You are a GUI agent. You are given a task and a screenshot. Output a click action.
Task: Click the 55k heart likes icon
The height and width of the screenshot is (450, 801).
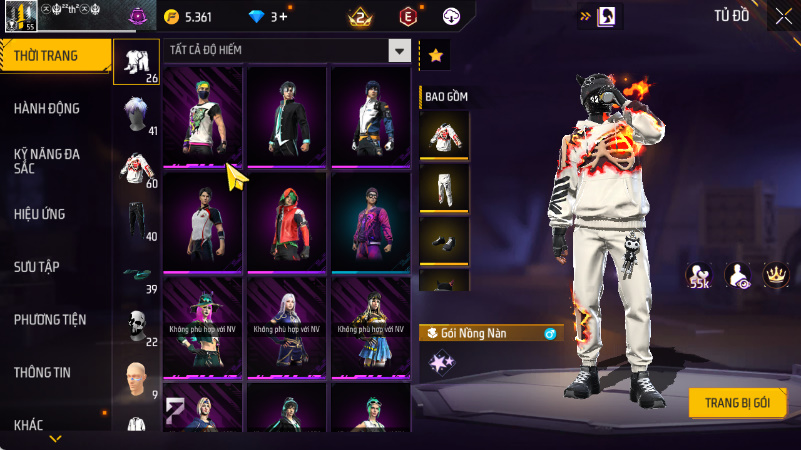pos(698,275)
